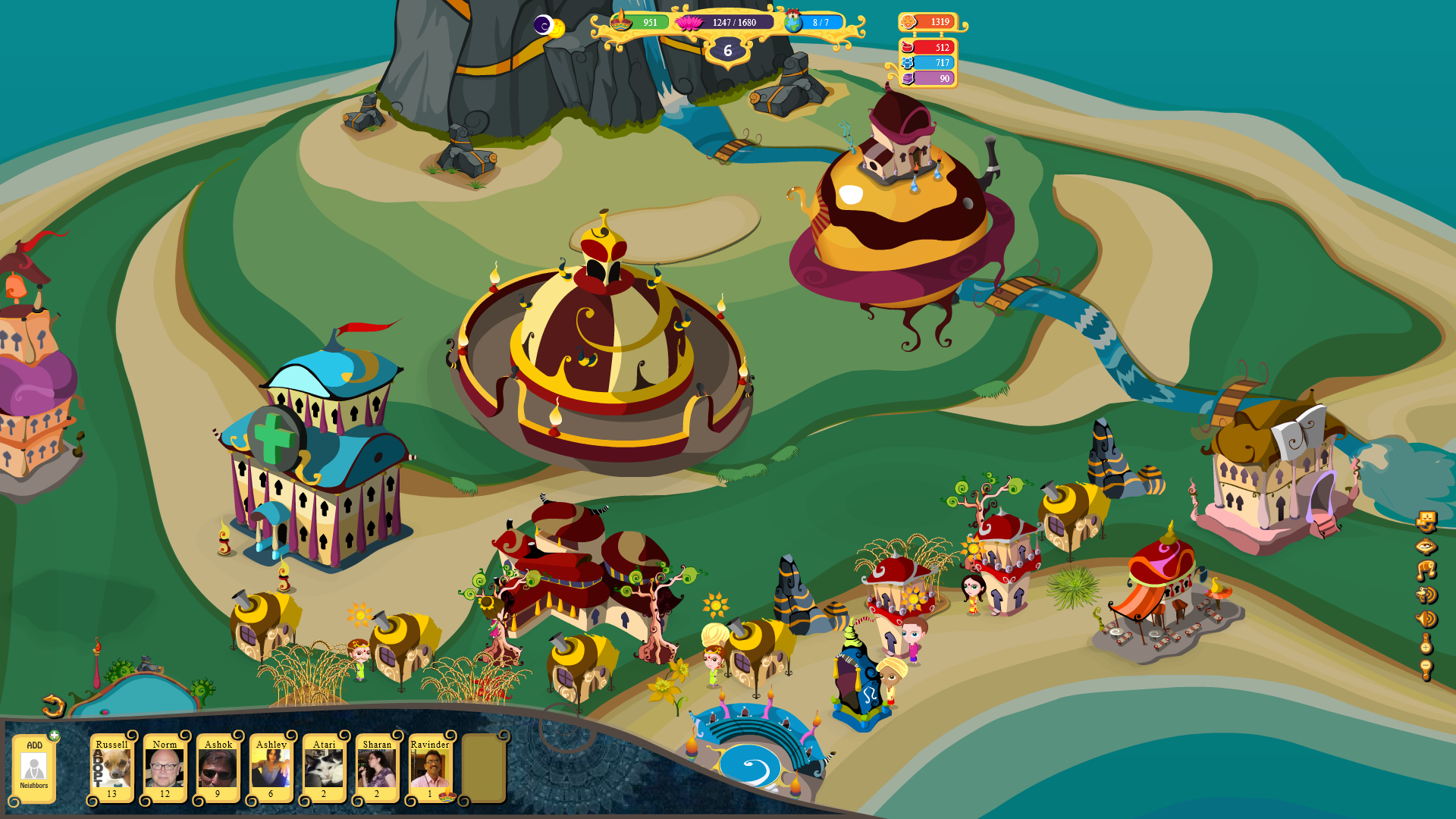The height and width of the screenshot is (819, 1456).
Task: Toggle the moon and sun day-night icon
Action: point(549,27)
